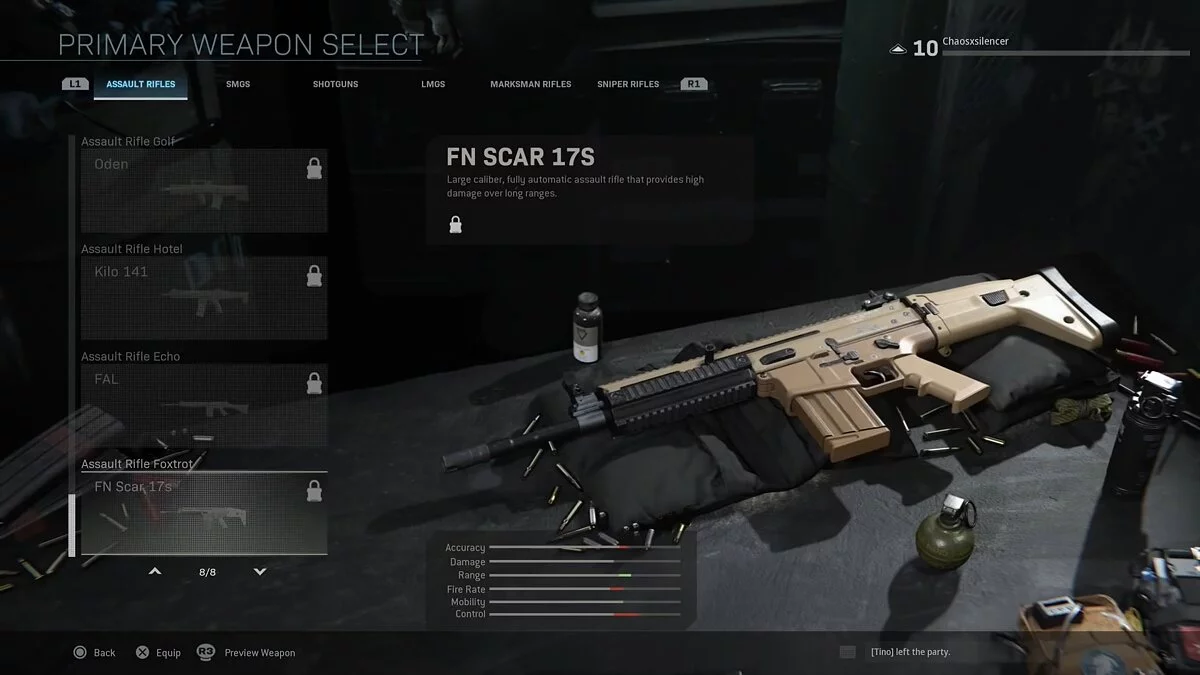Select the Sniper Rifles tab
This screenshot has width=1200, height=675.
(x=628, y=84)
